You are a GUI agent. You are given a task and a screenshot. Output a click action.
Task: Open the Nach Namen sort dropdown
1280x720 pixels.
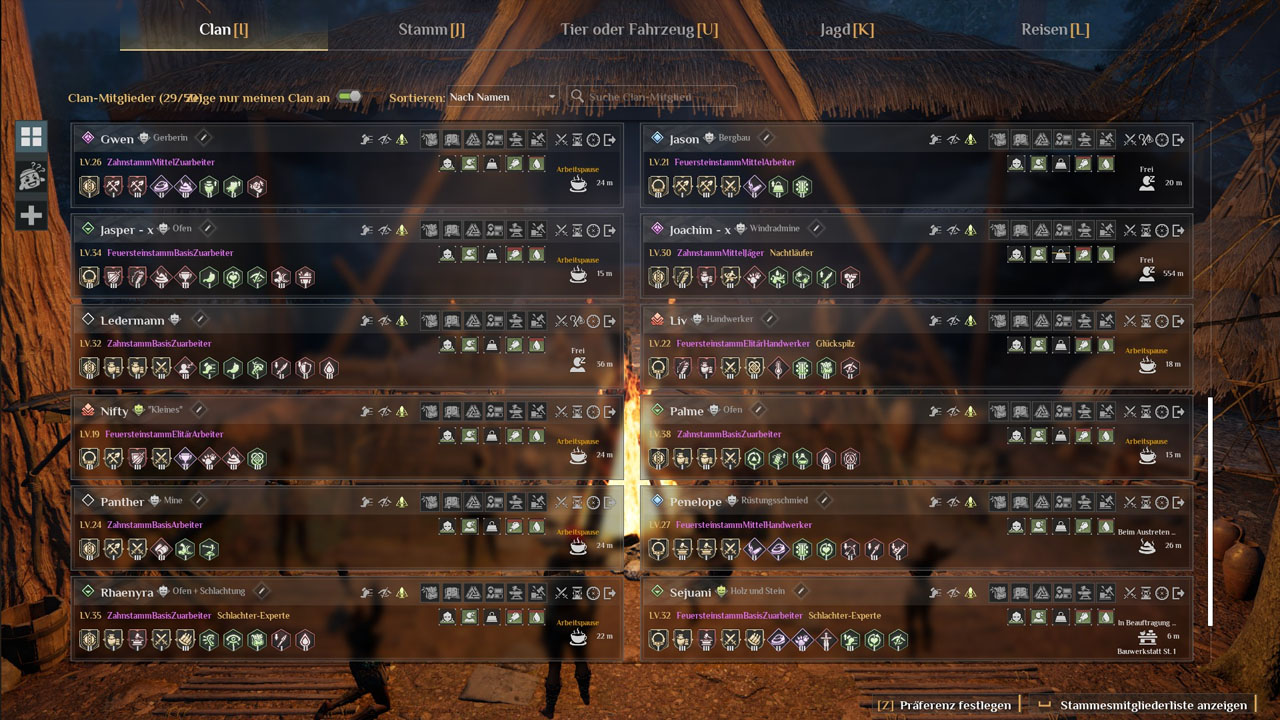503,97
